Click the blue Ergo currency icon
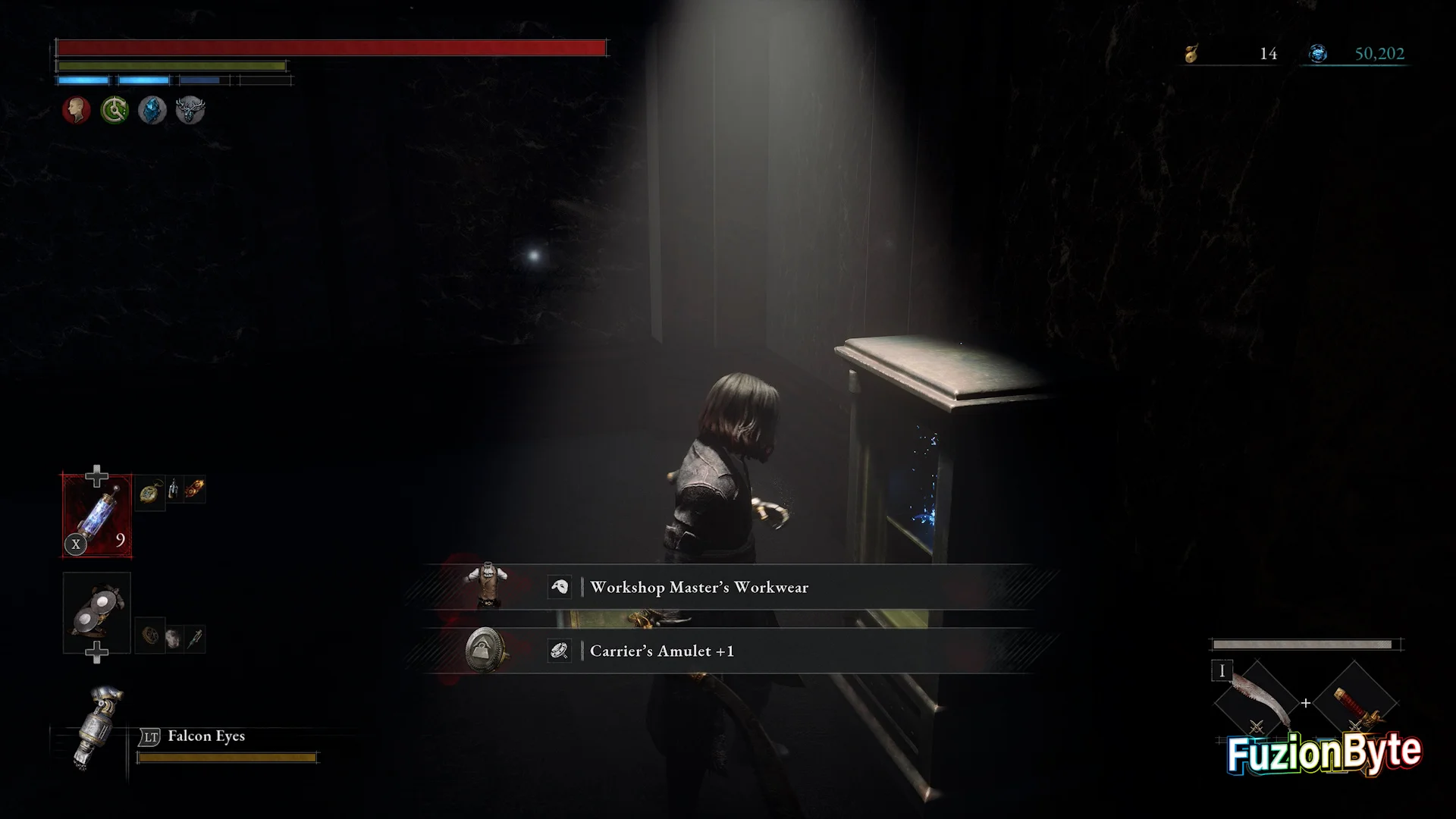Screen dimensions: 1456x819 click(1318, 54)
